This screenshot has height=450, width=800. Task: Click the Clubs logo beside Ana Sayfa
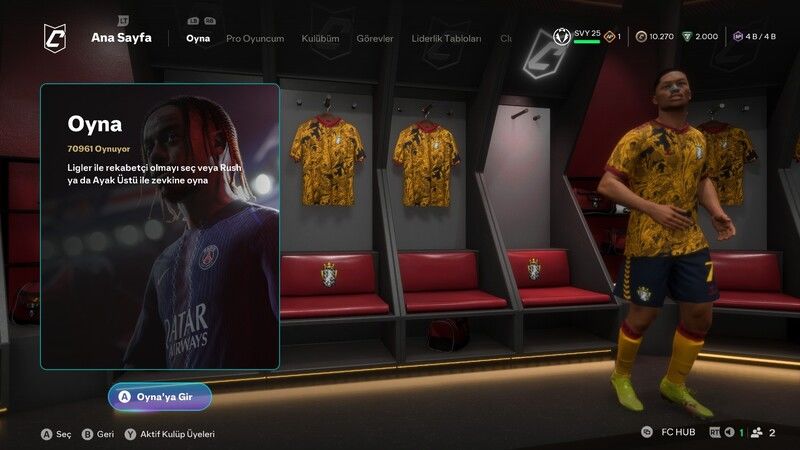(x=55, y=38)
